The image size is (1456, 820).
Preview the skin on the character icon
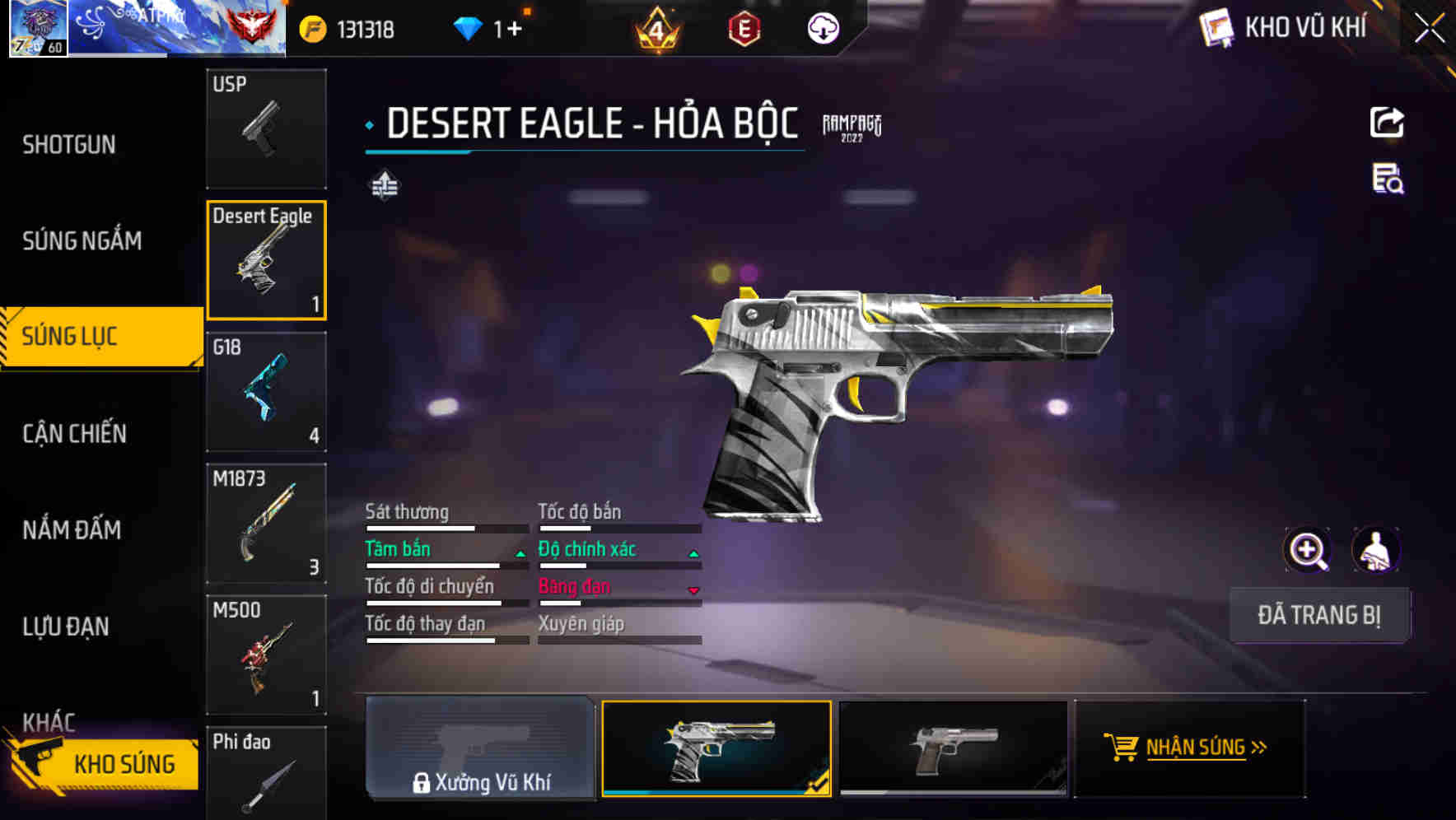(x=1375, y=550)
